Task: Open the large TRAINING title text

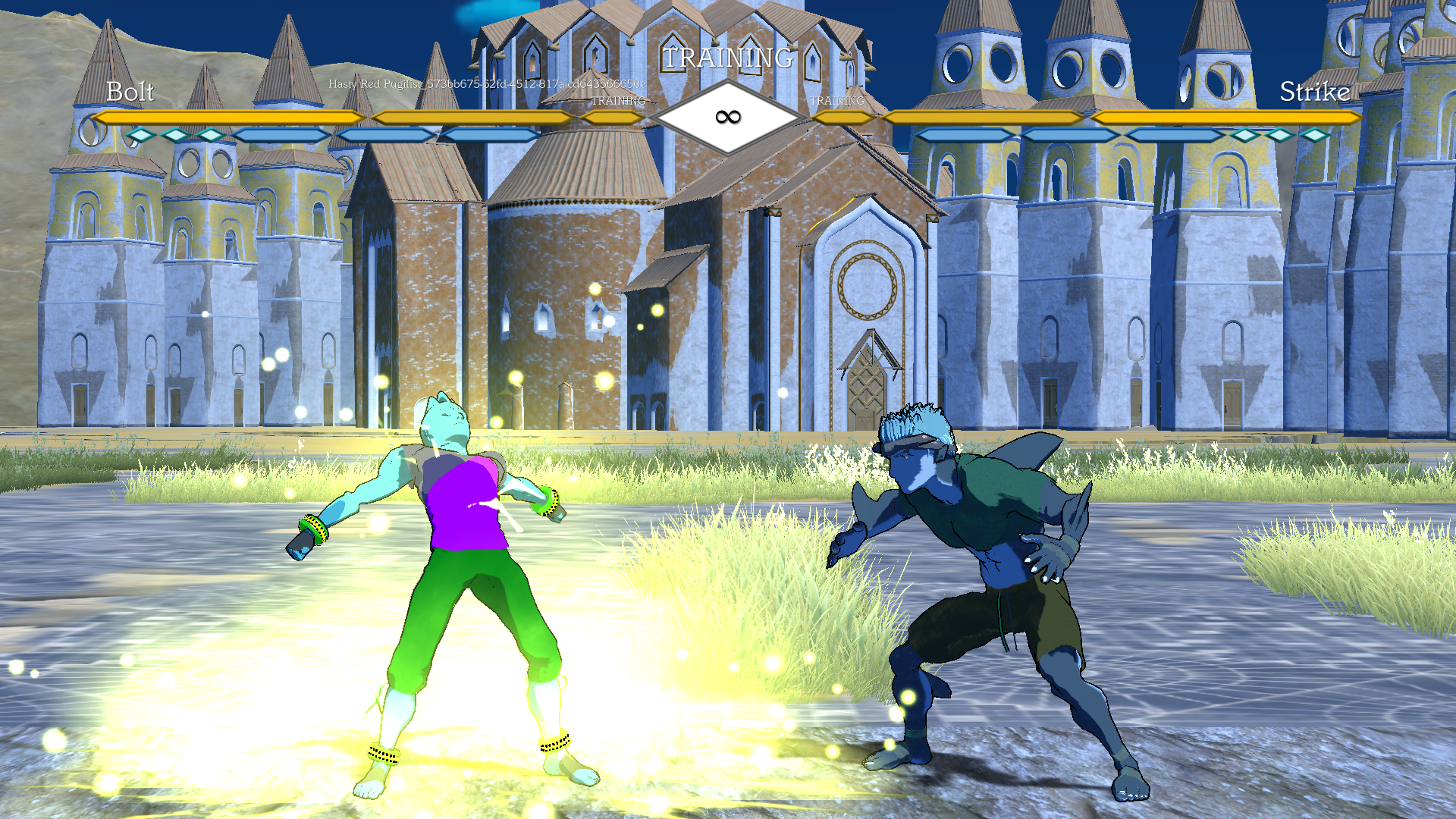Action: tap(730, 55)
